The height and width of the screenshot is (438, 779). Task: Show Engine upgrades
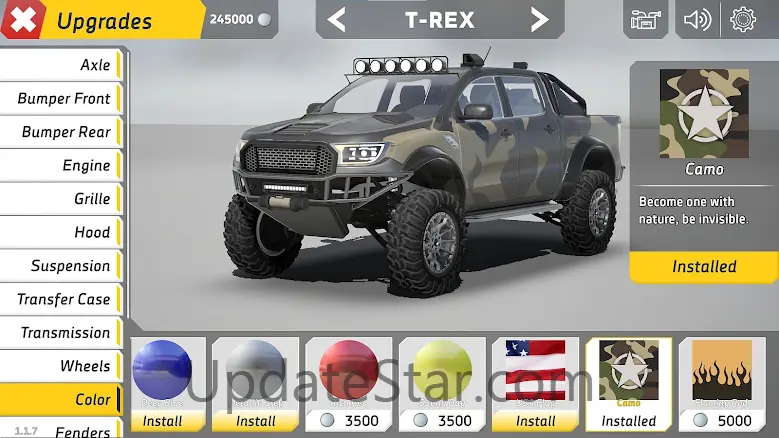(61, 165)
